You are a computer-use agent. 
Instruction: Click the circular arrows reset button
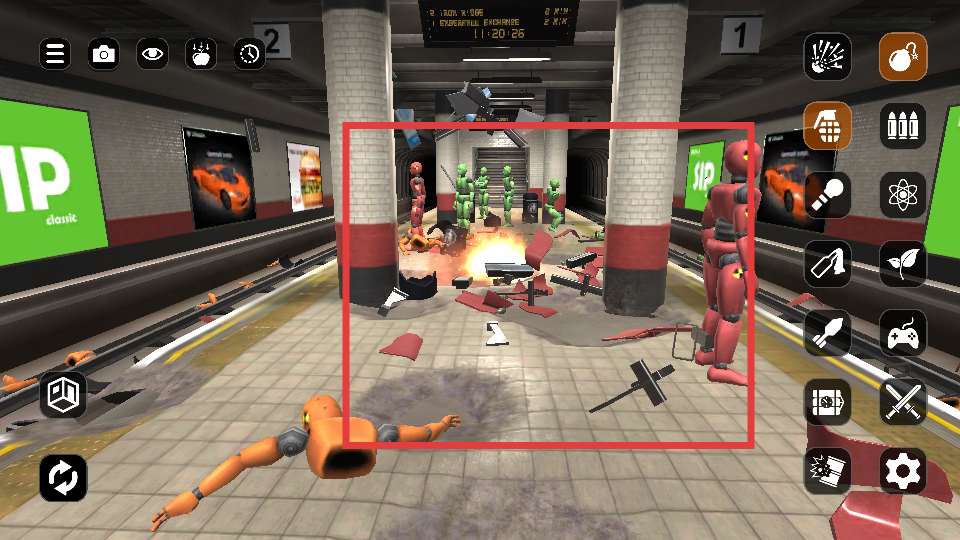click(64, 478)
